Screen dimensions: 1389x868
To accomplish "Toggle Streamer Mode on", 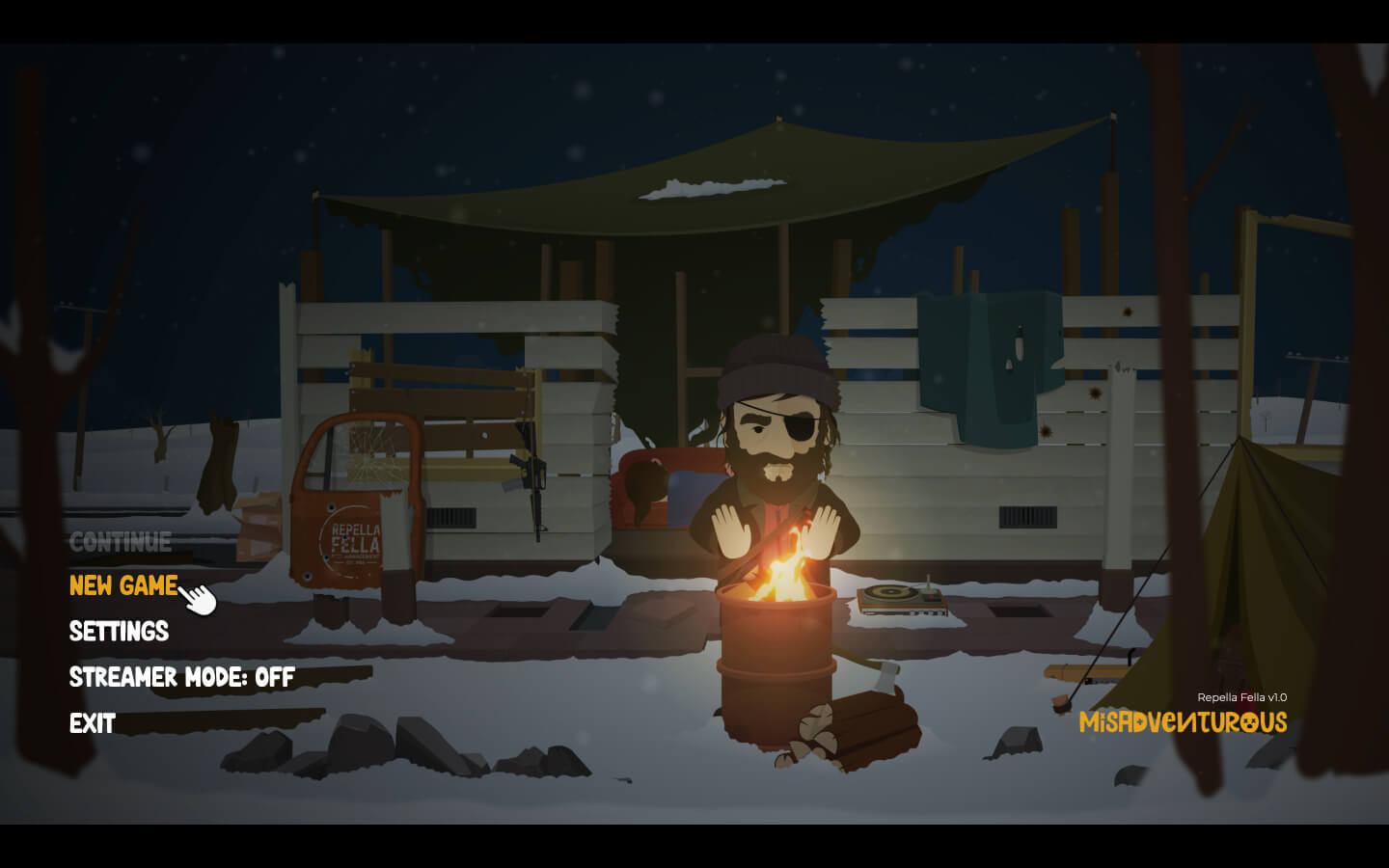I will (181, 677).
